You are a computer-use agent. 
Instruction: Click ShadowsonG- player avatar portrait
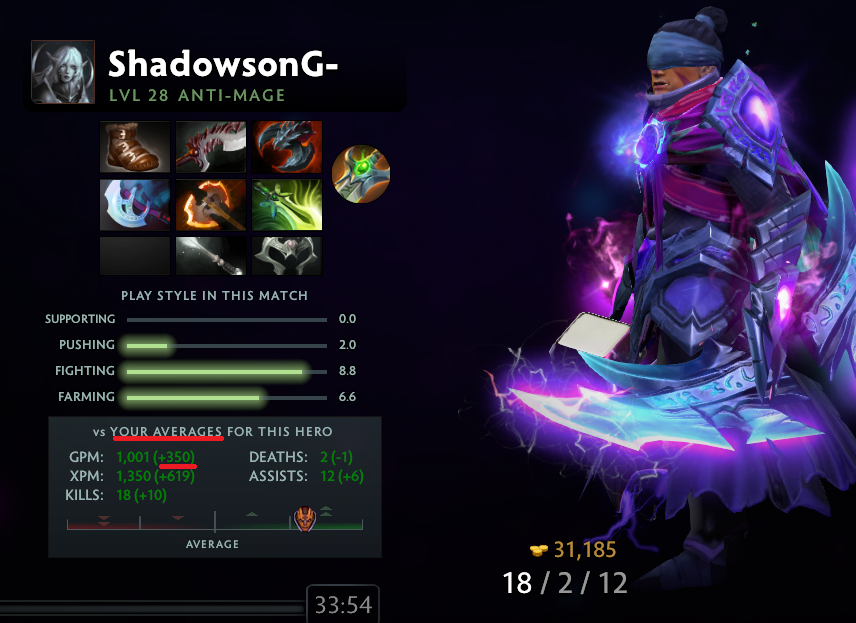(63, 72)
